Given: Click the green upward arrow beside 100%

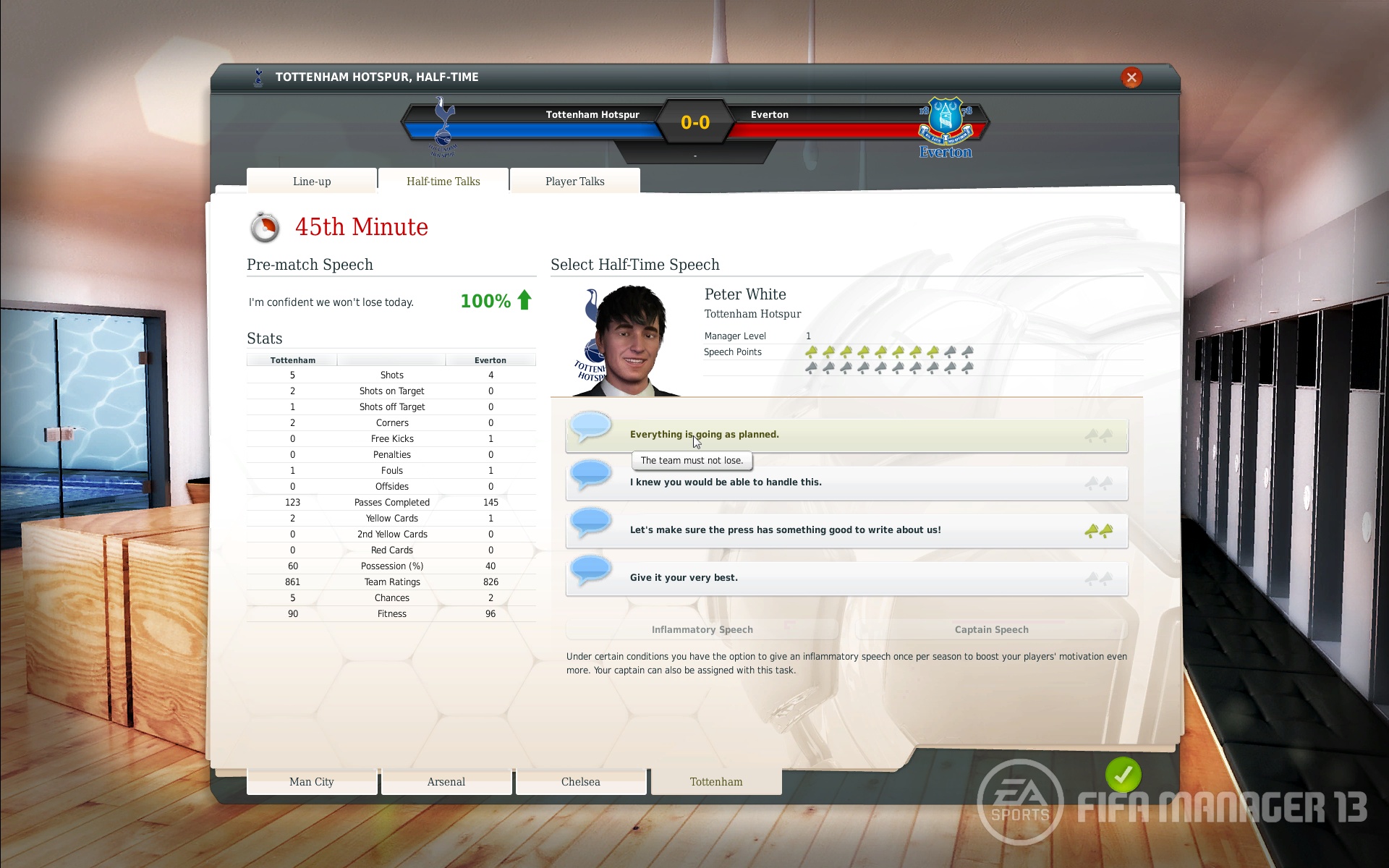Looking at the screenshot, I should tap(523, 300).
